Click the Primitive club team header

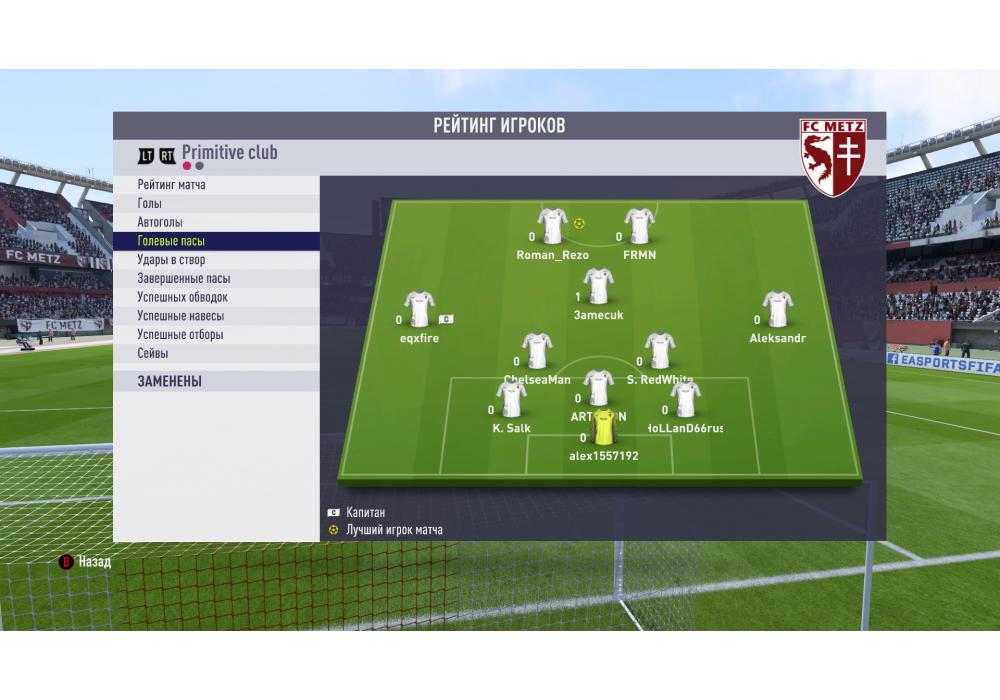coord(229,153)
